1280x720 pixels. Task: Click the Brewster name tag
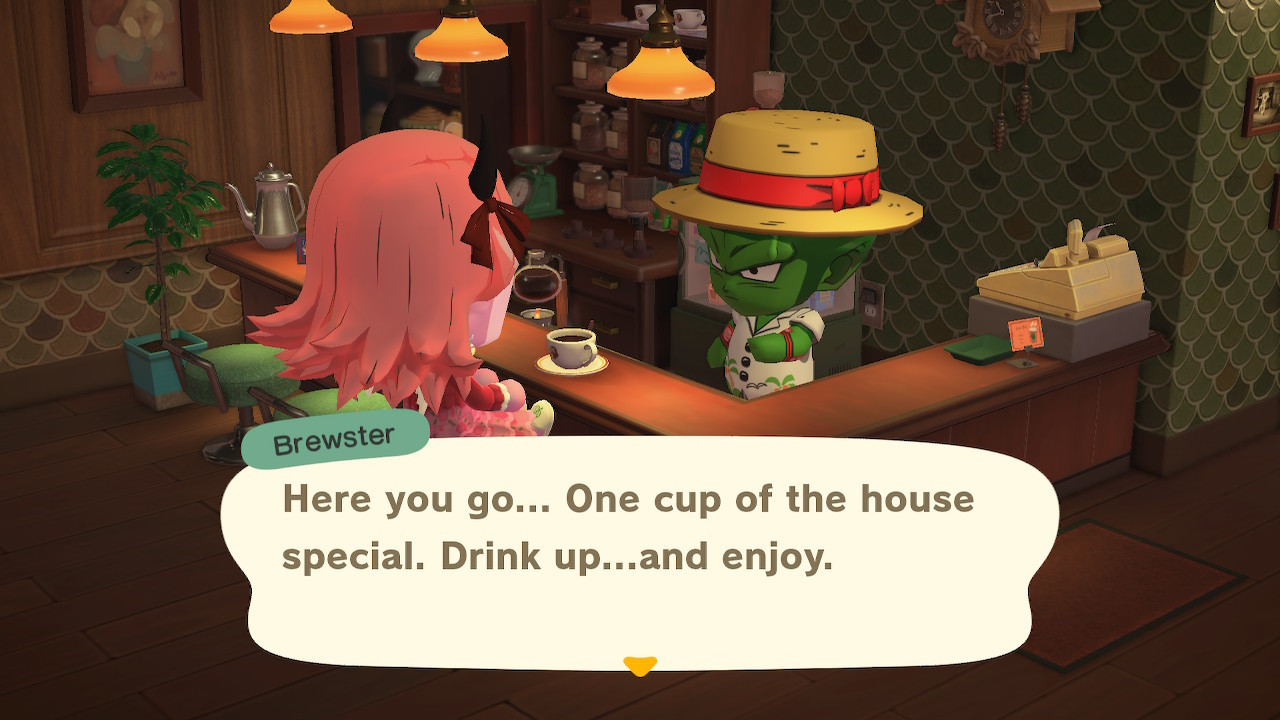tap(333, 434)
